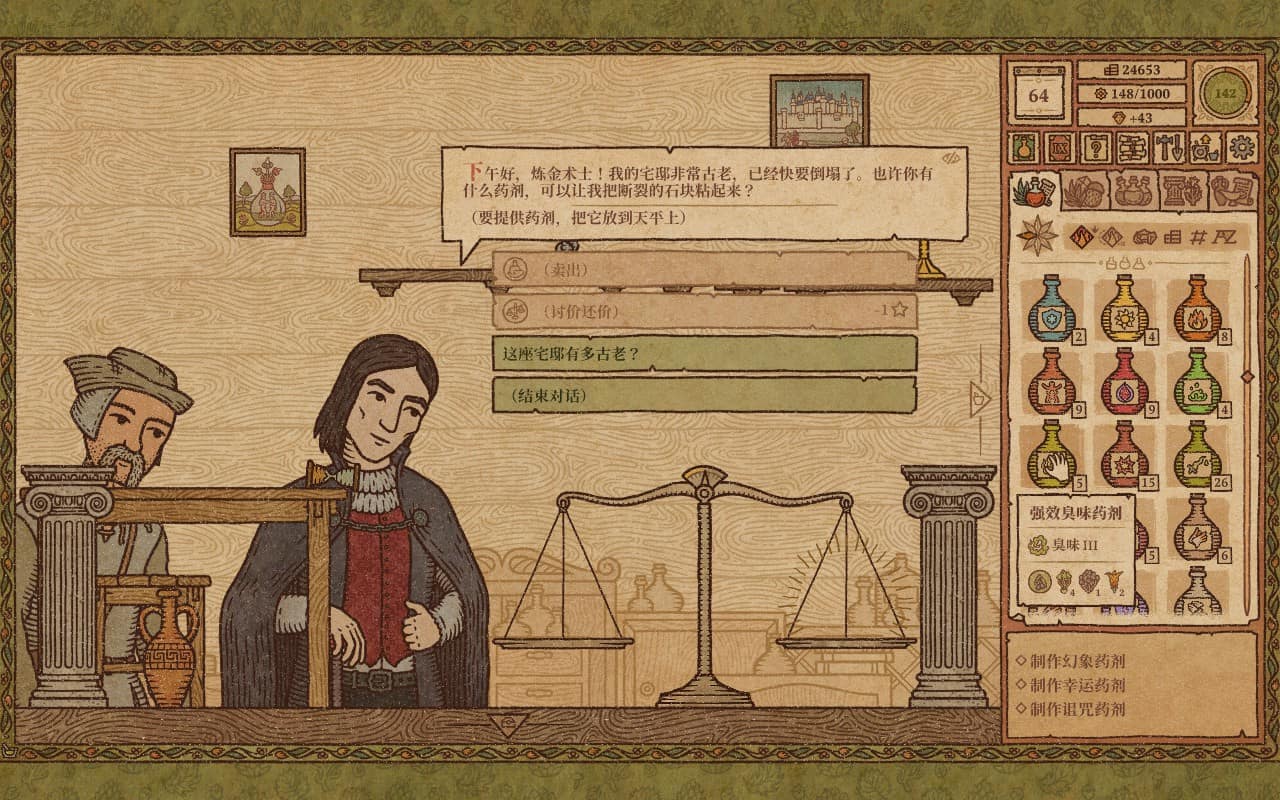Select the green potion with quantity 26
This screenshot has width=1280, height=800.
pos(1196,456)
